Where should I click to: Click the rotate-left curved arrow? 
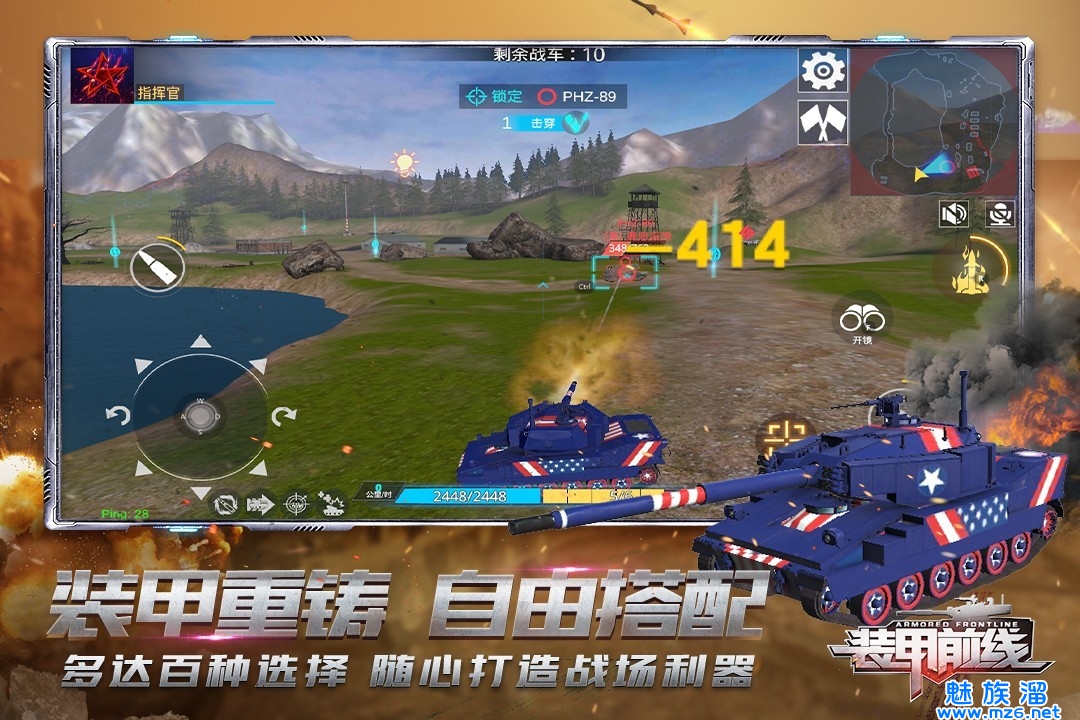(118, 415)
